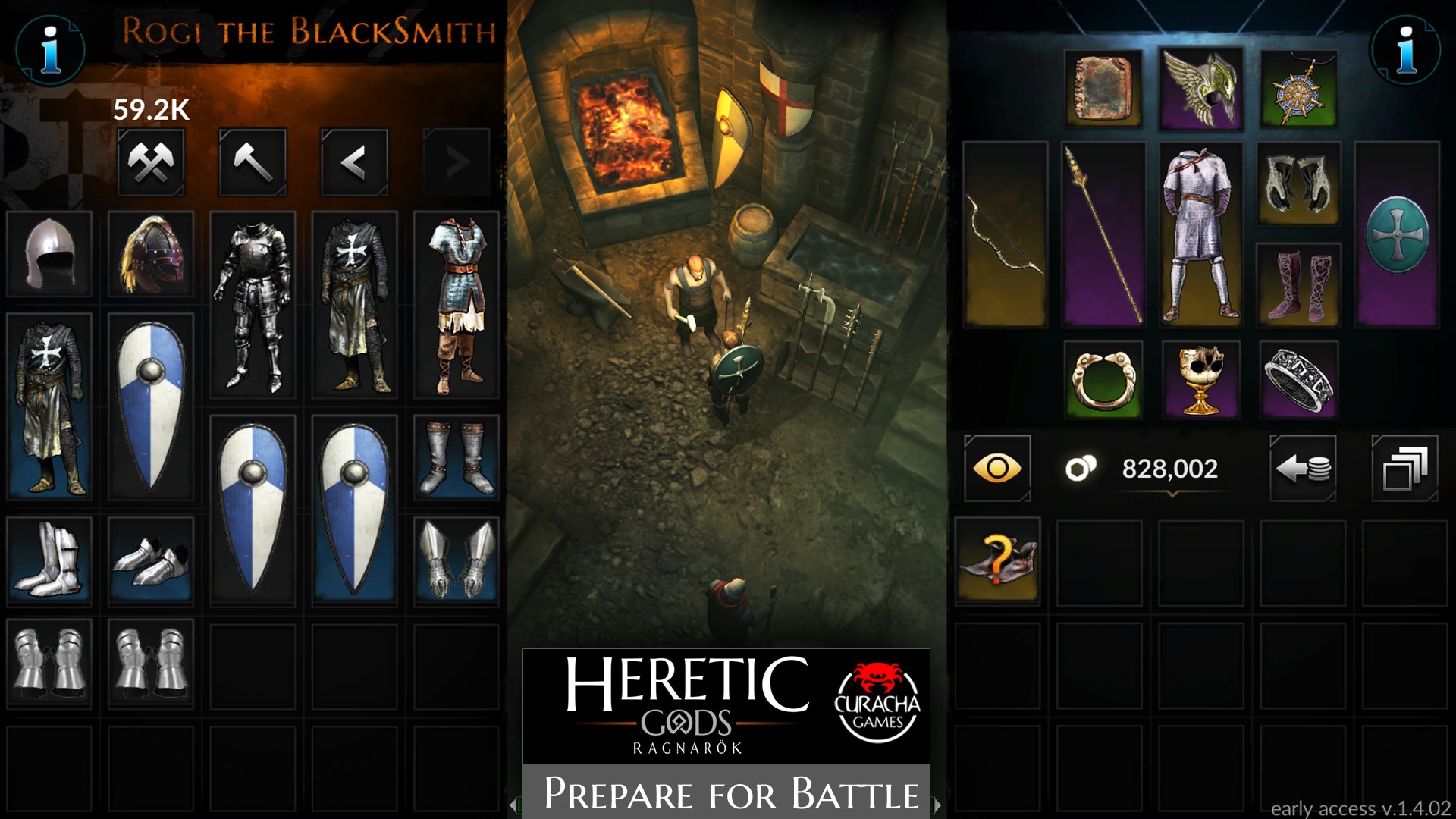Select the equipped teal round shield

[1397, 234]
